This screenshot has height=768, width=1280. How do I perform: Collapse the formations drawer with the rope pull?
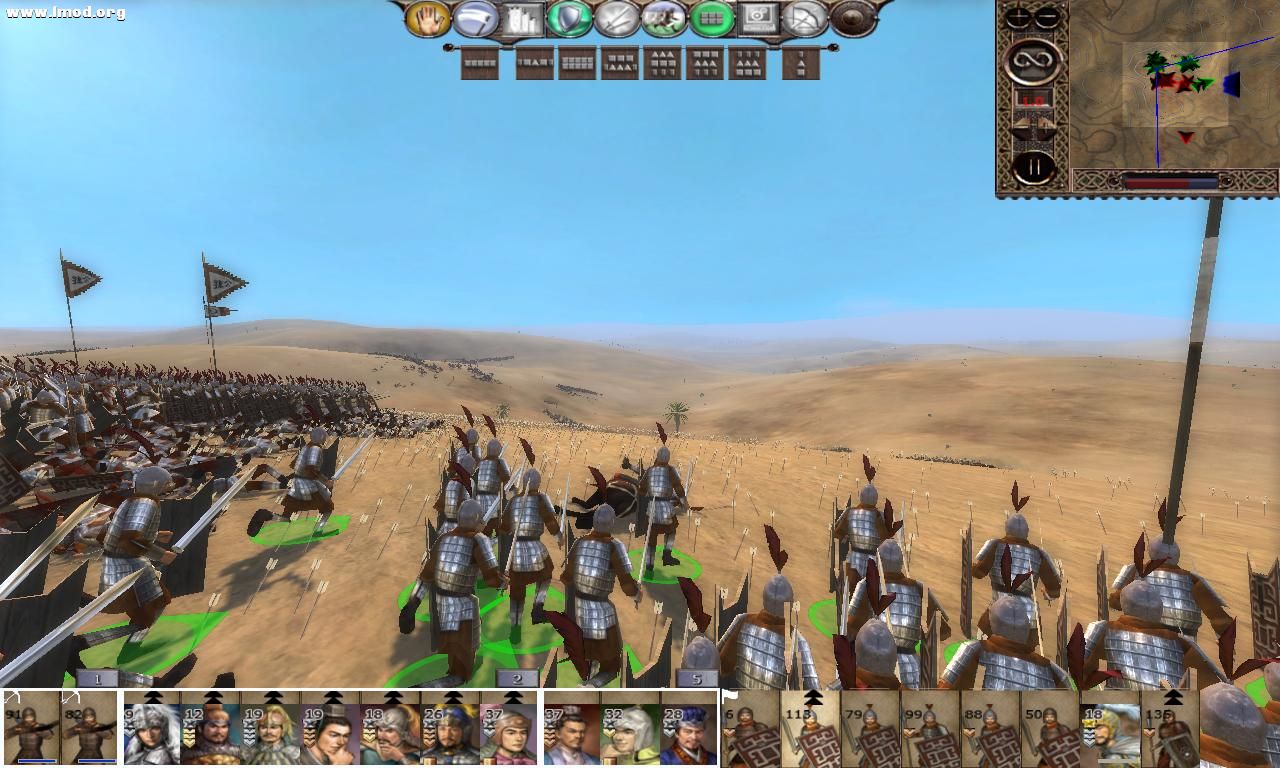(833, 46)
